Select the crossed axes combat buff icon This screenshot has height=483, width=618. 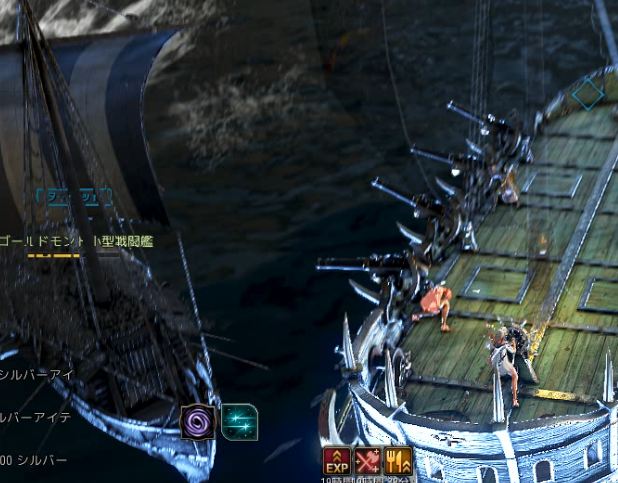click(367, 461)
